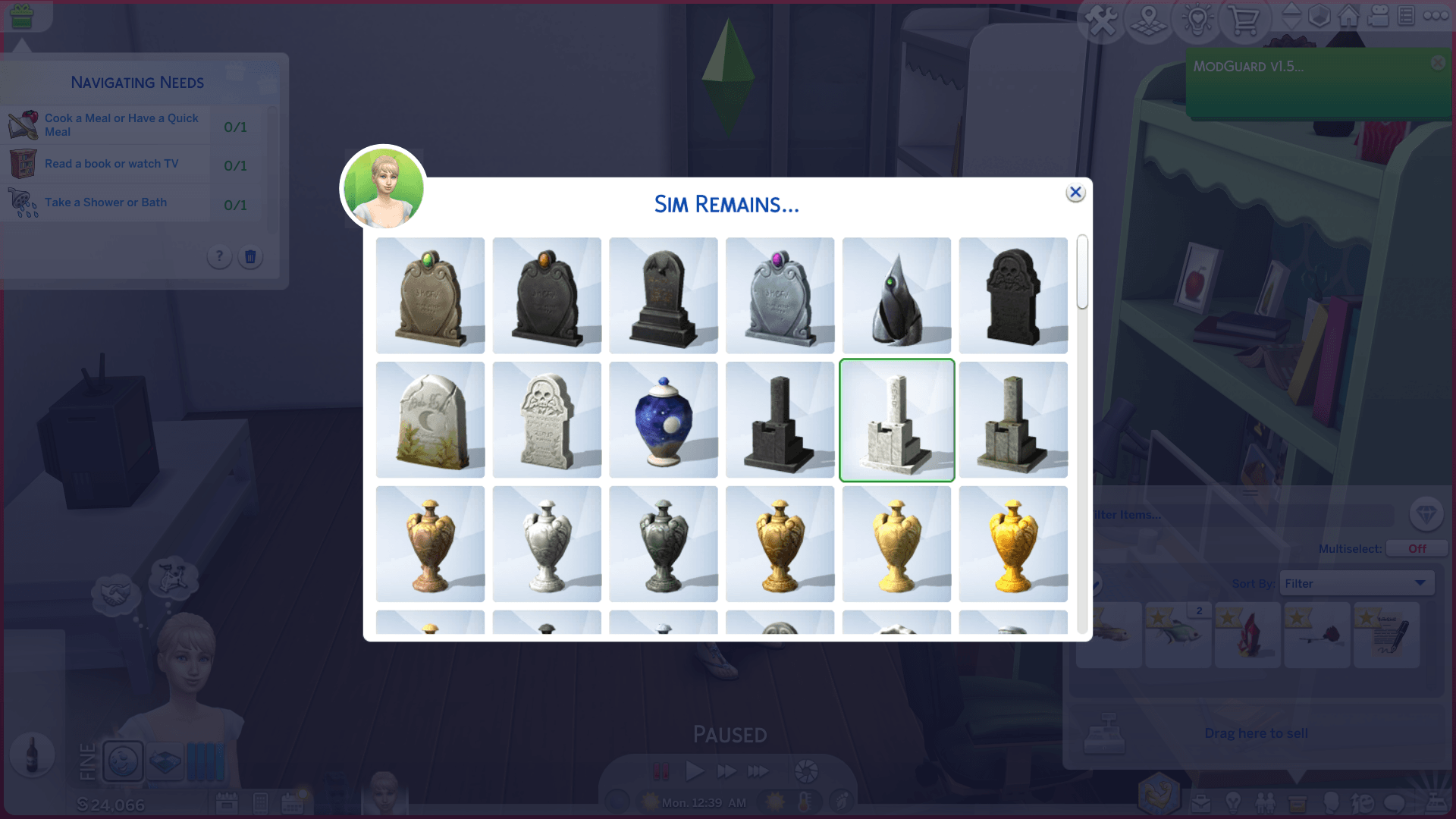Open the inventory box icon
The image size is (1456, 819).
coord(1297,803)
